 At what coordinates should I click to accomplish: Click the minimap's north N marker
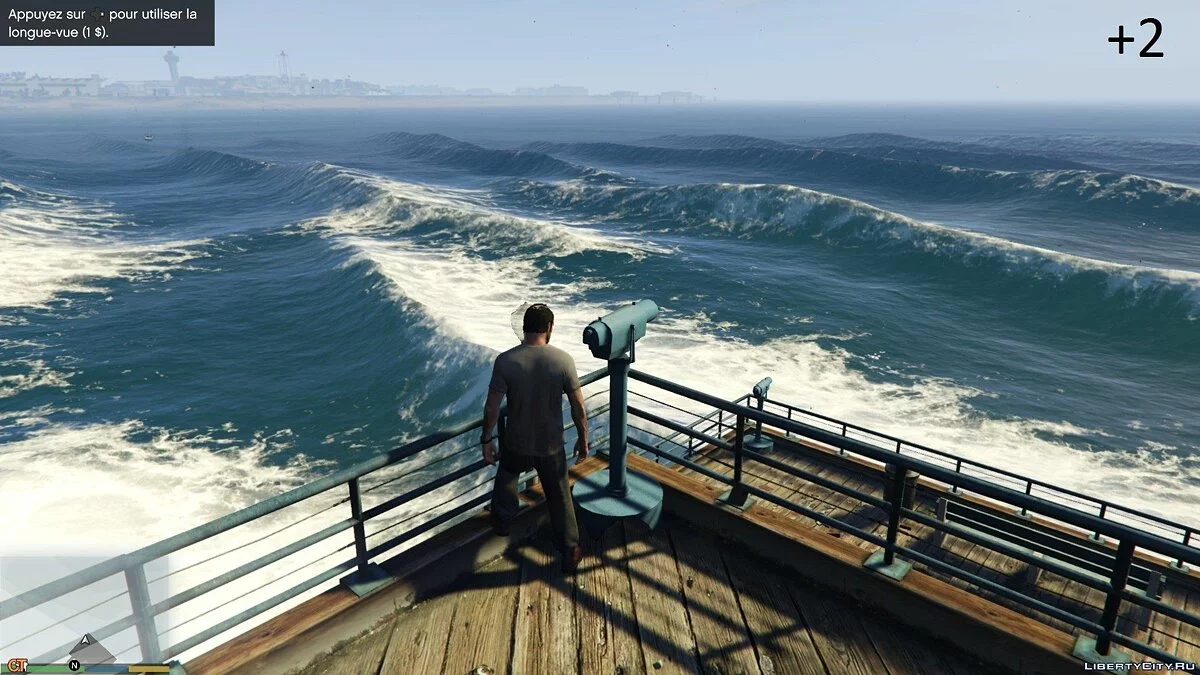point(74,664)
